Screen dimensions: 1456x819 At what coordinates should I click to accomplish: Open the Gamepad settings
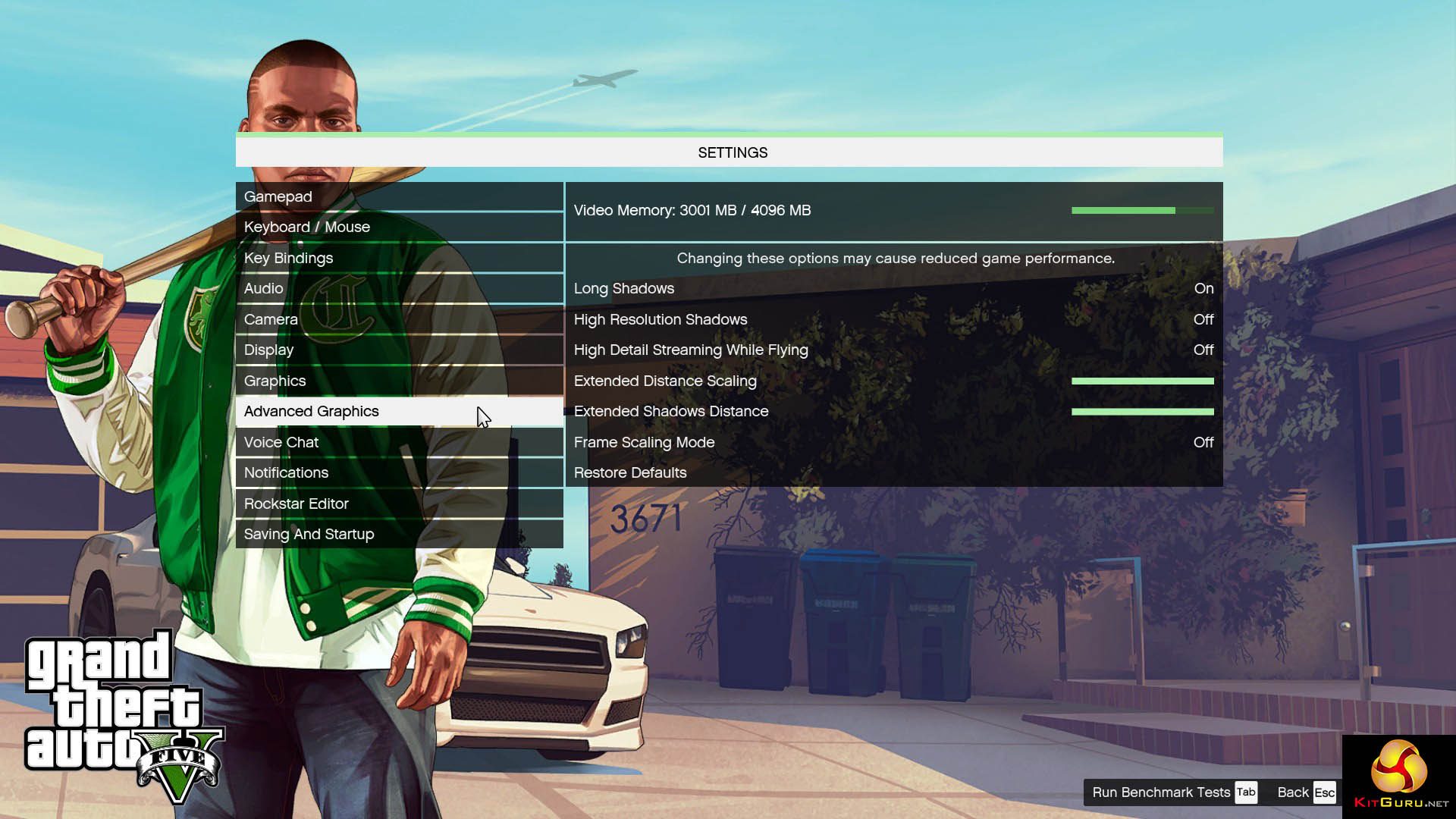coord(399,196)
